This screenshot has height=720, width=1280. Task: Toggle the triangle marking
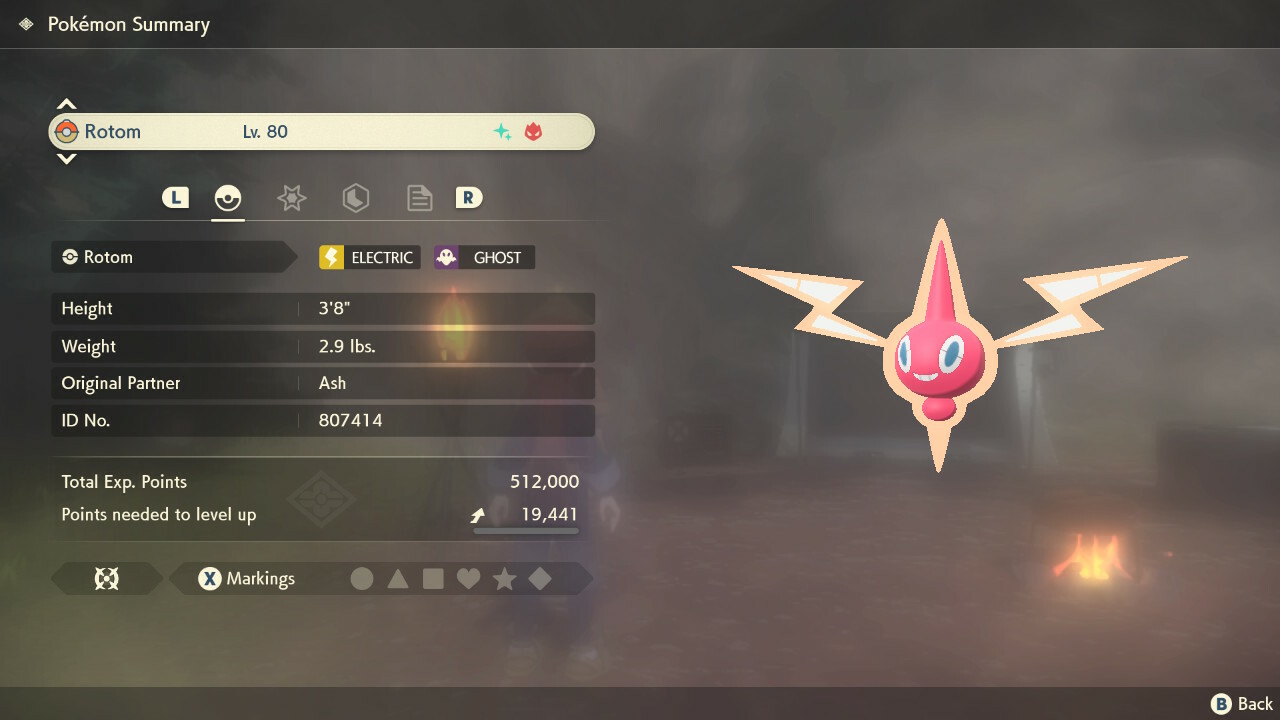pyautogui.click(x=398, y=579)
